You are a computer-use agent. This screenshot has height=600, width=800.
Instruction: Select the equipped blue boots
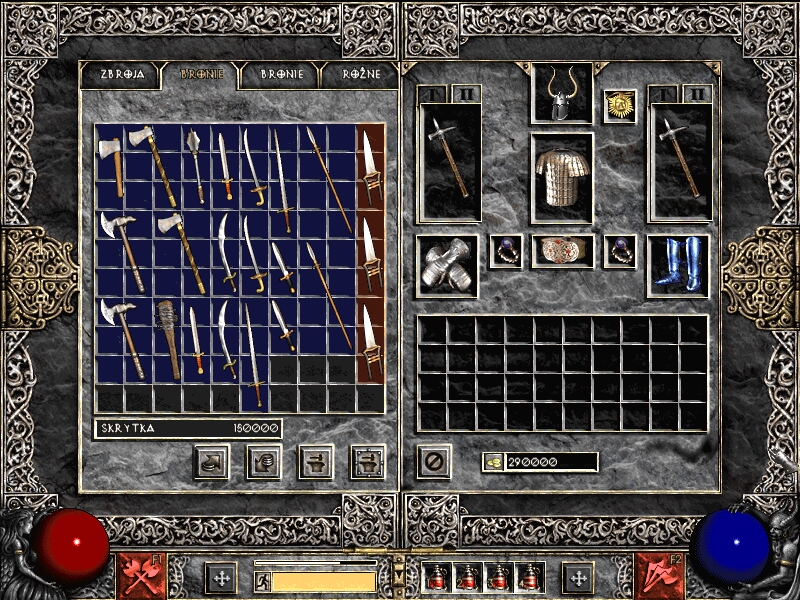(678, 265)
